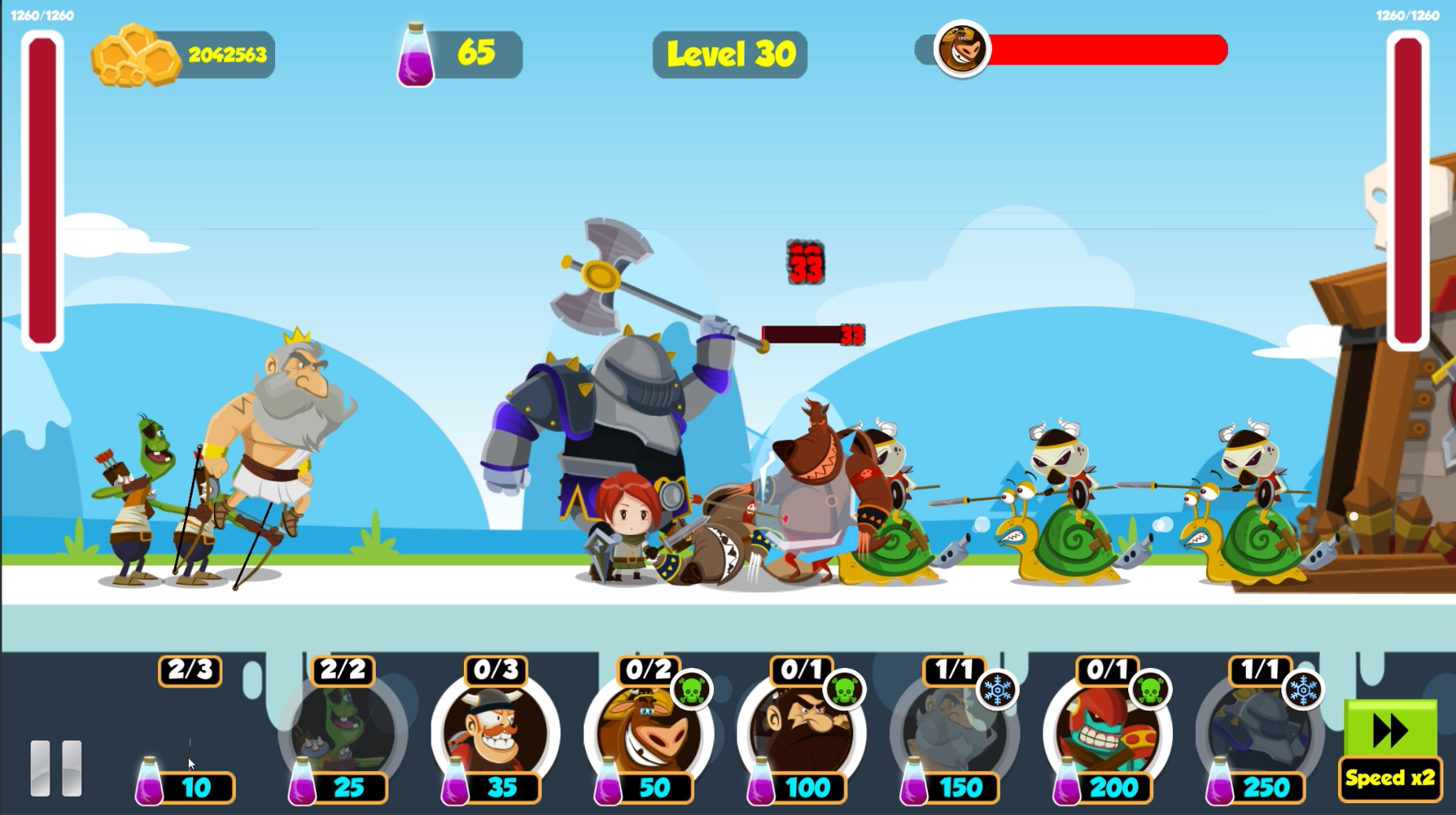Toggle the Speed x2 fast-forward button

coord(1390,749)
